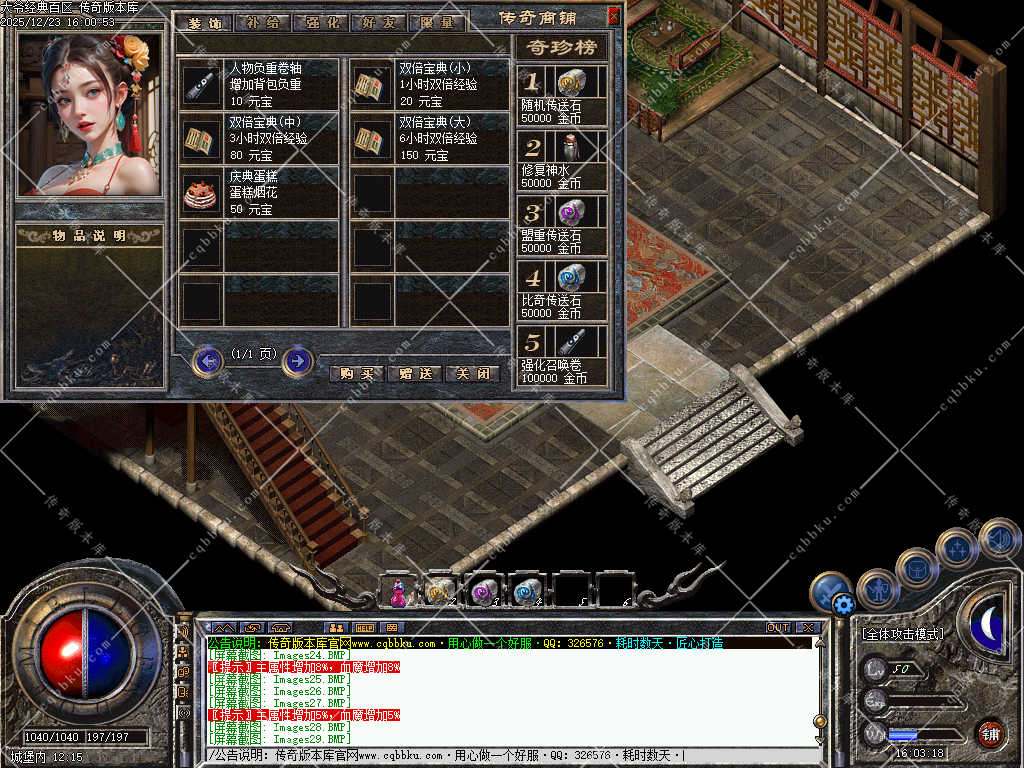Use the pink potion in the hotbar
1024x768 pixels.
pyautogui.click(x=398, y=592)
